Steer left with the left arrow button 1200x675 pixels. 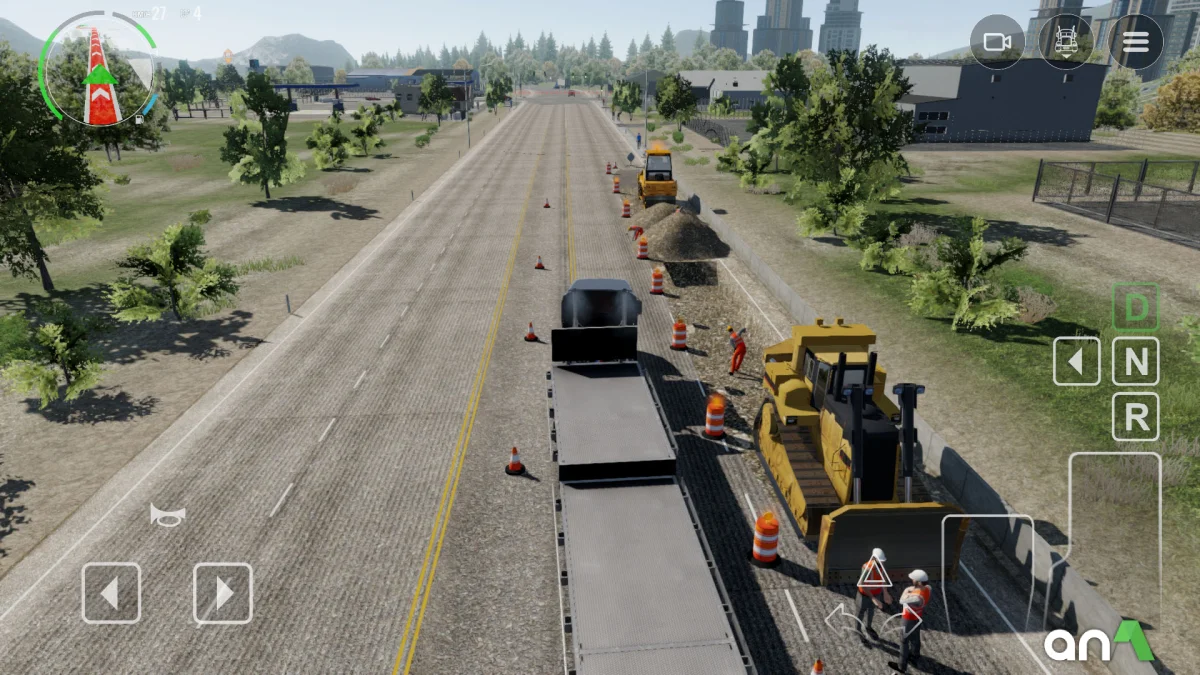111,593
